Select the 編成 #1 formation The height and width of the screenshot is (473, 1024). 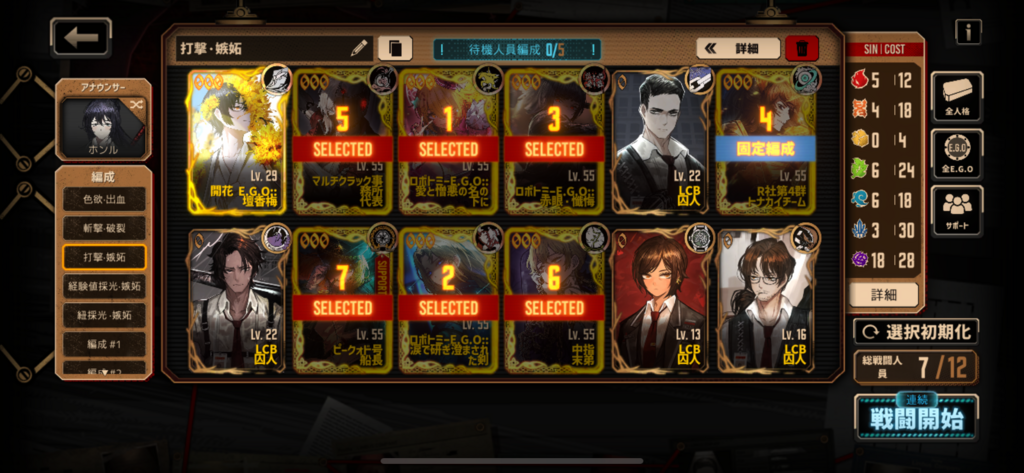(x=104, y=343)
